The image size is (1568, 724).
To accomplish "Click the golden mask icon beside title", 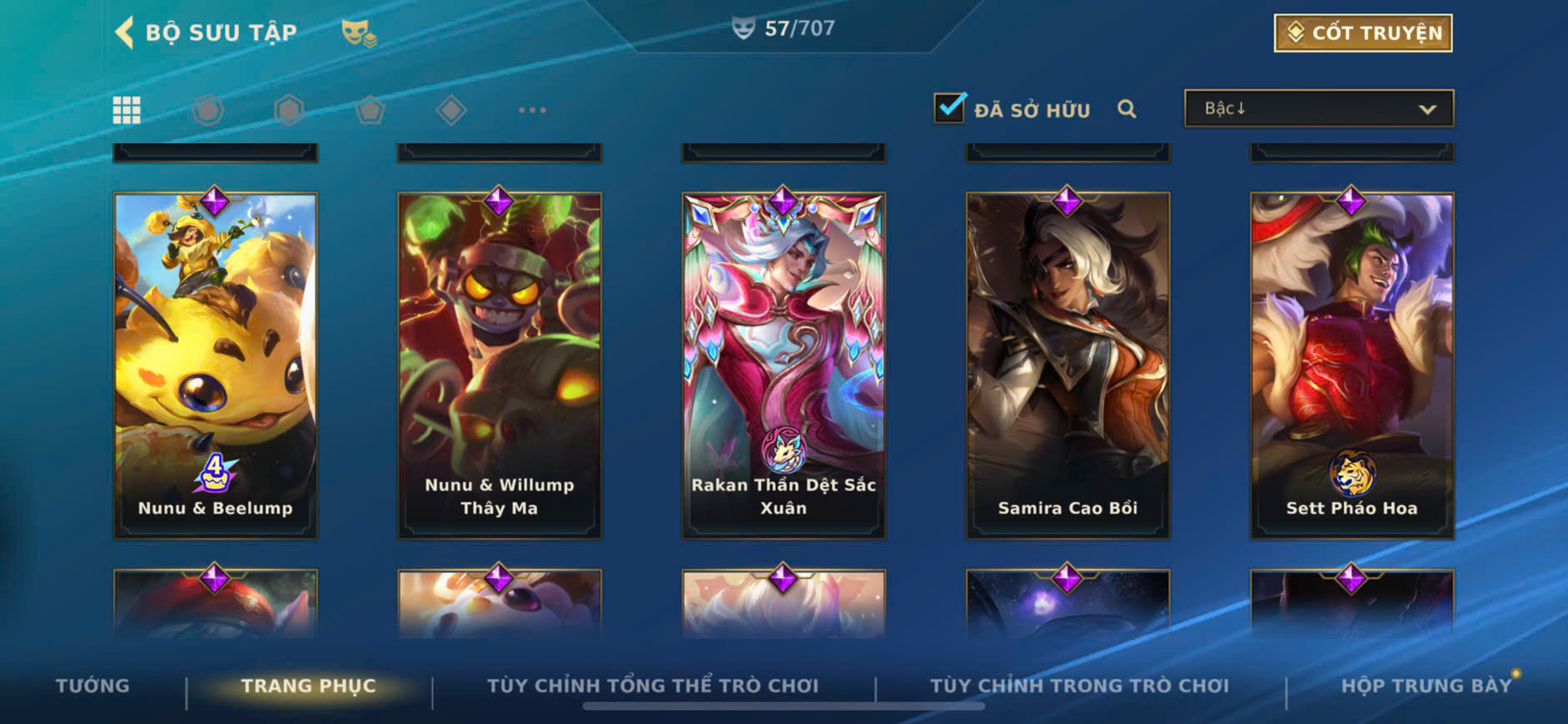I will point(359,33).
